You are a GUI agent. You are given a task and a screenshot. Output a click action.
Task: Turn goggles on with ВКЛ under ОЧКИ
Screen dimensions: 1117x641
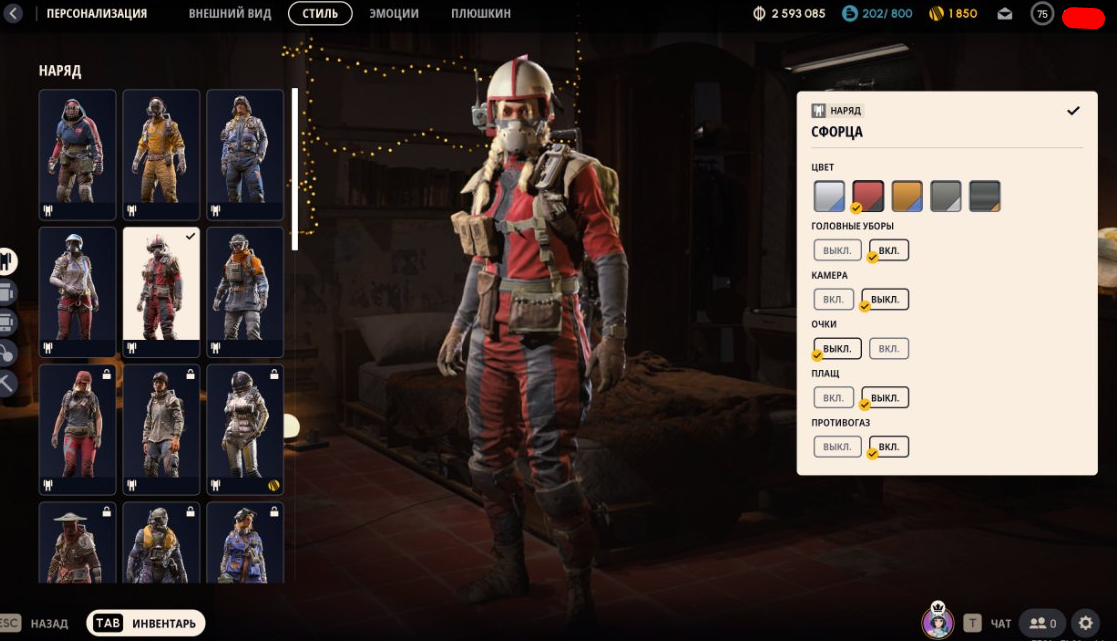pyautogui.click(x=889, y=348)
